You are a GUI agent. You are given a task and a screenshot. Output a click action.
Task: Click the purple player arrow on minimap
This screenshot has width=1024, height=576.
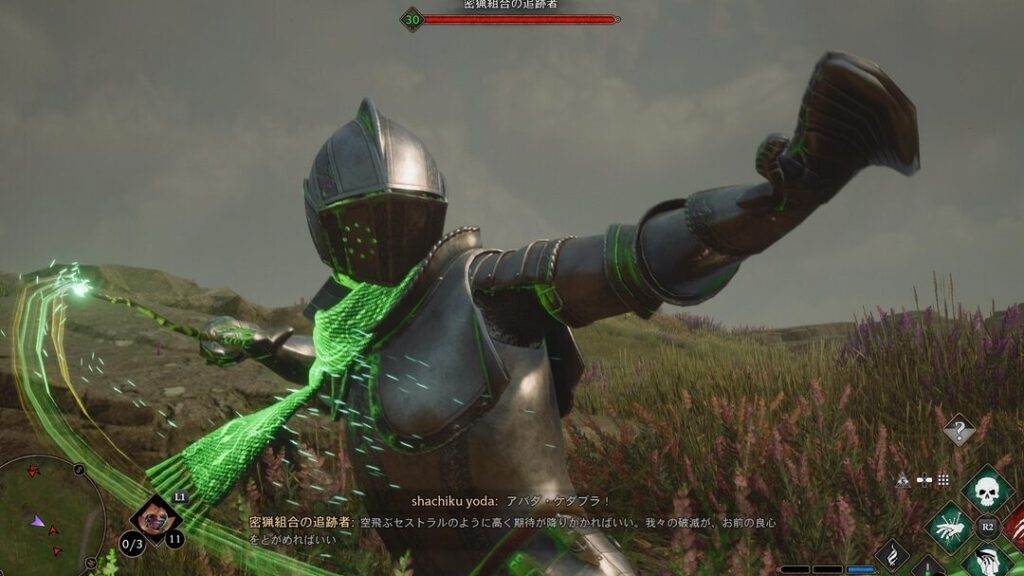pos(37,521)
